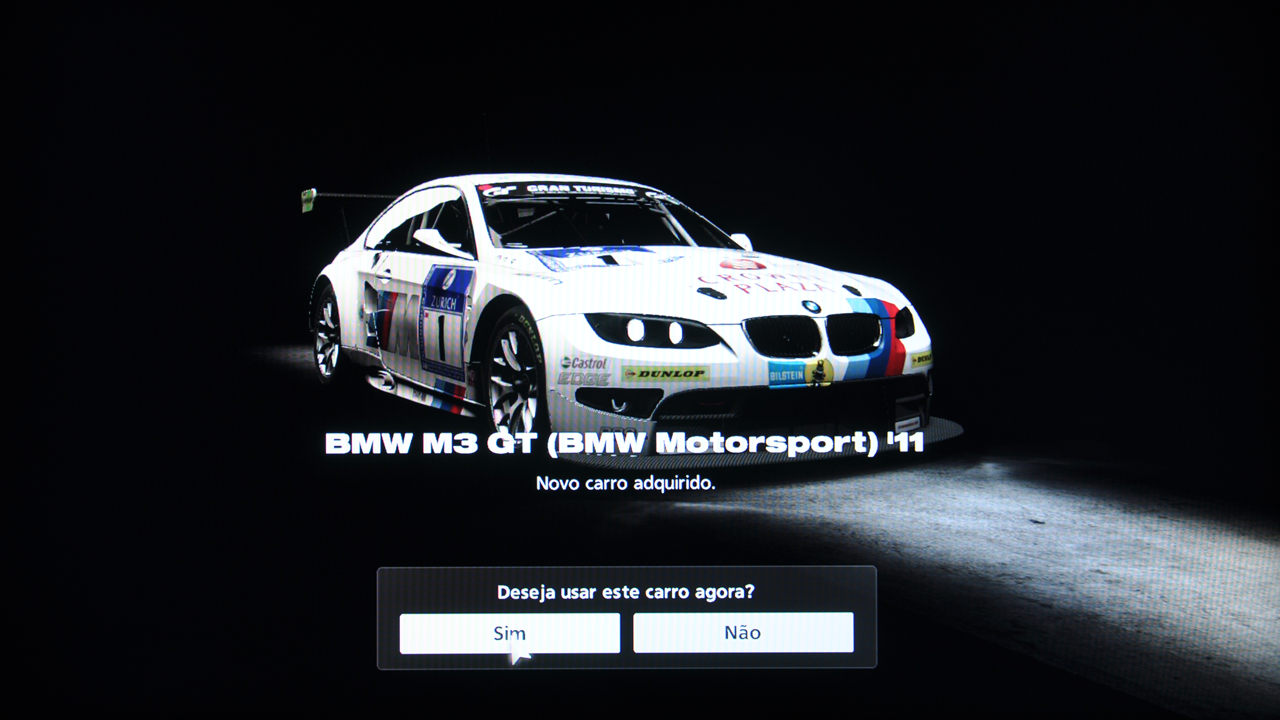Confirm with the Sim button

(x=509, y=632)
